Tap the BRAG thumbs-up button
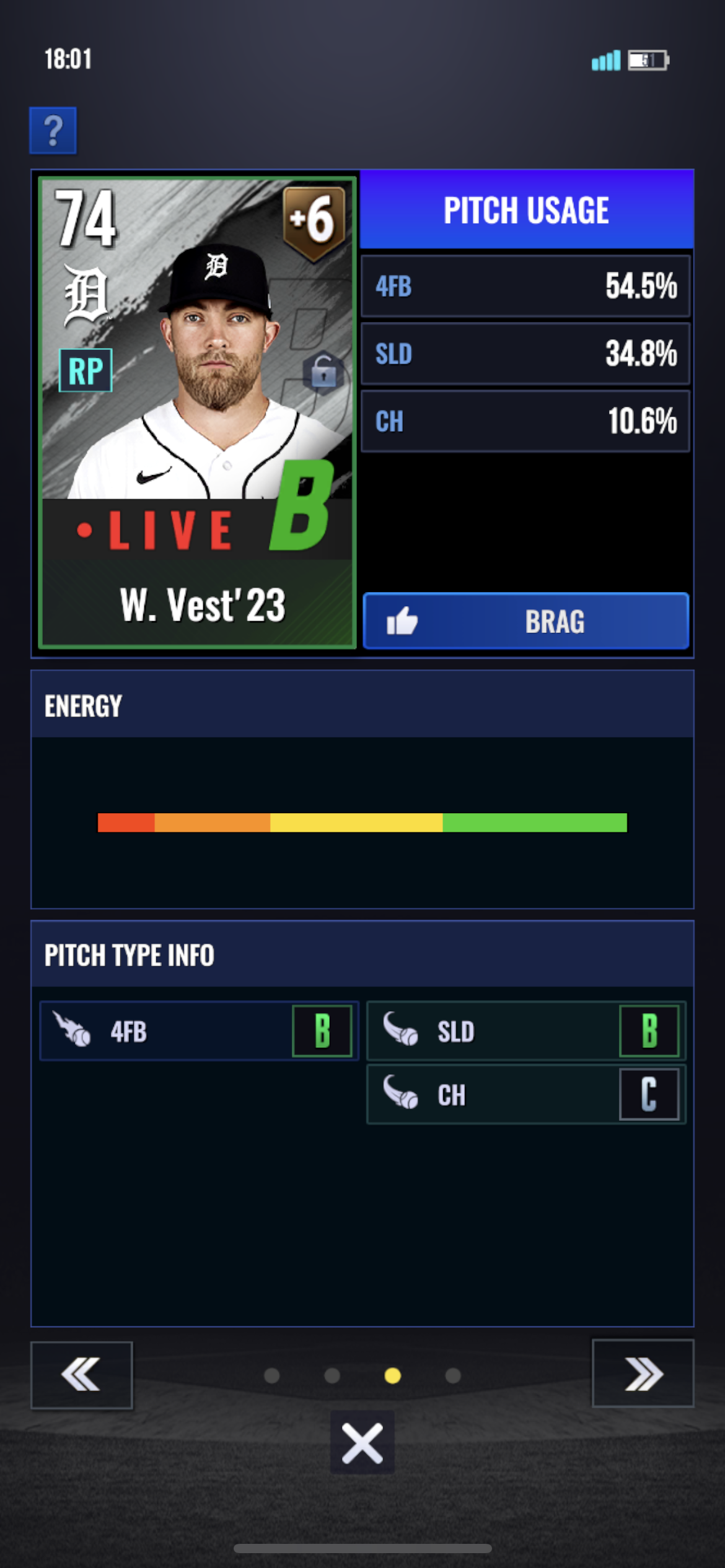 coord(525,621)
